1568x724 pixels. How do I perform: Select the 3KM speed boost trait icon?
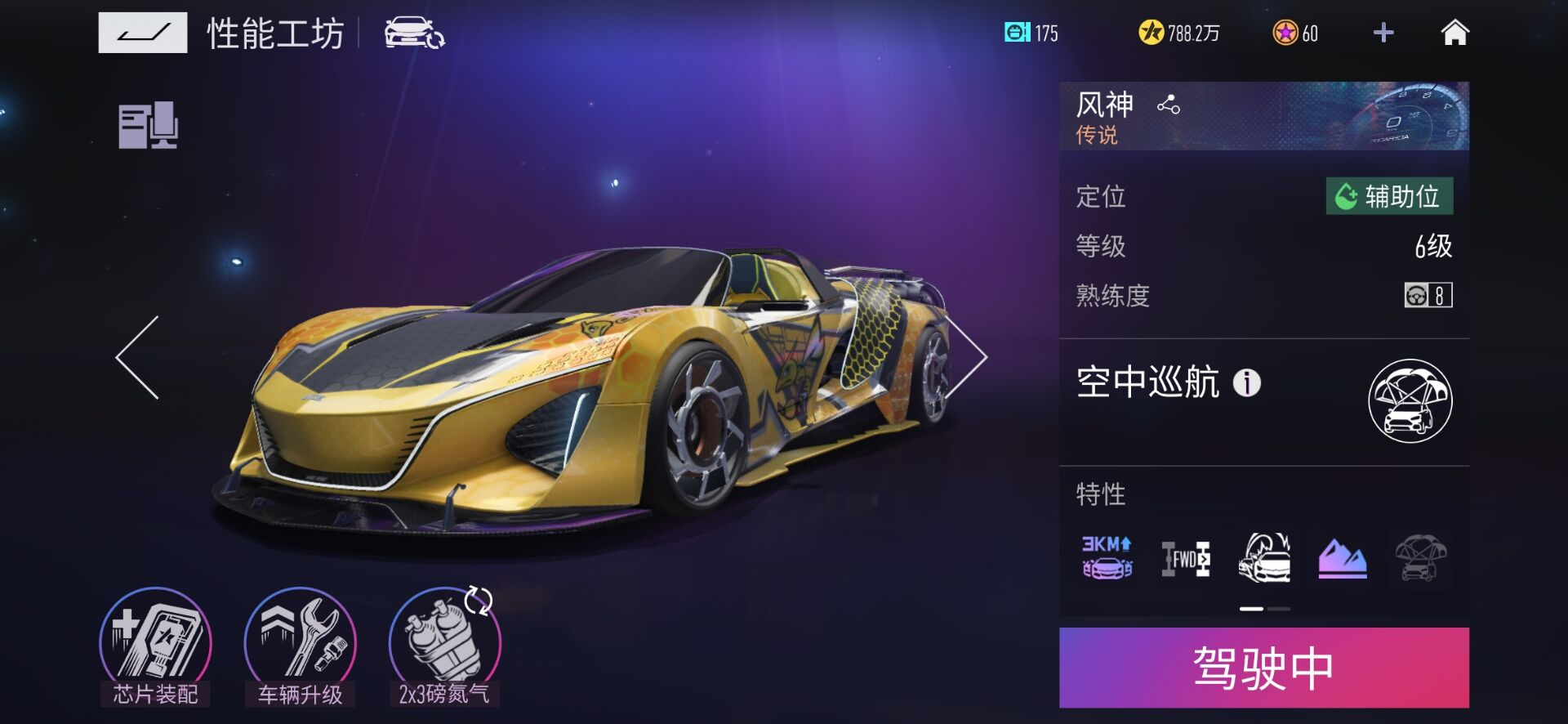point(1107,558)
